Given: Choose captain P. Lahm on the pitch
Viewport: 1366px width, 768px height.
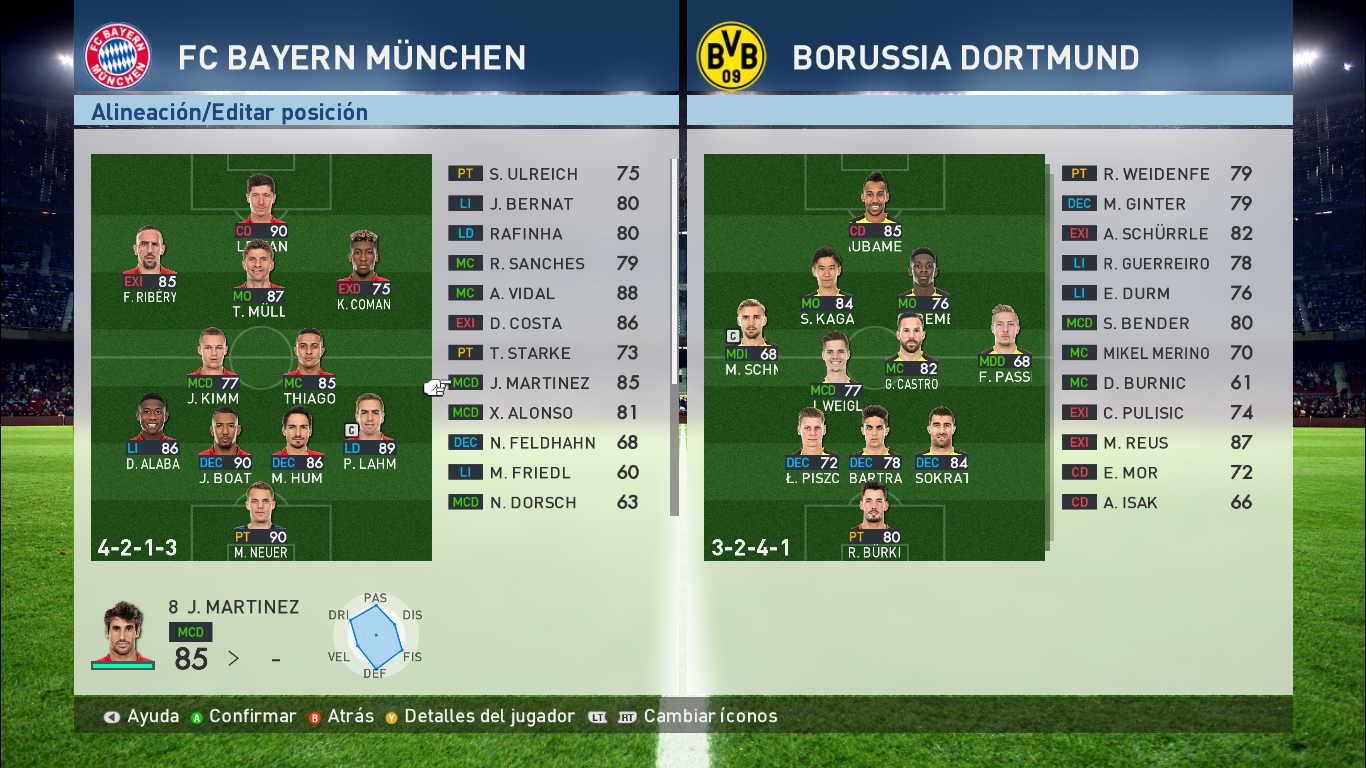Looking at the screenshot, I should coord(370,430).
